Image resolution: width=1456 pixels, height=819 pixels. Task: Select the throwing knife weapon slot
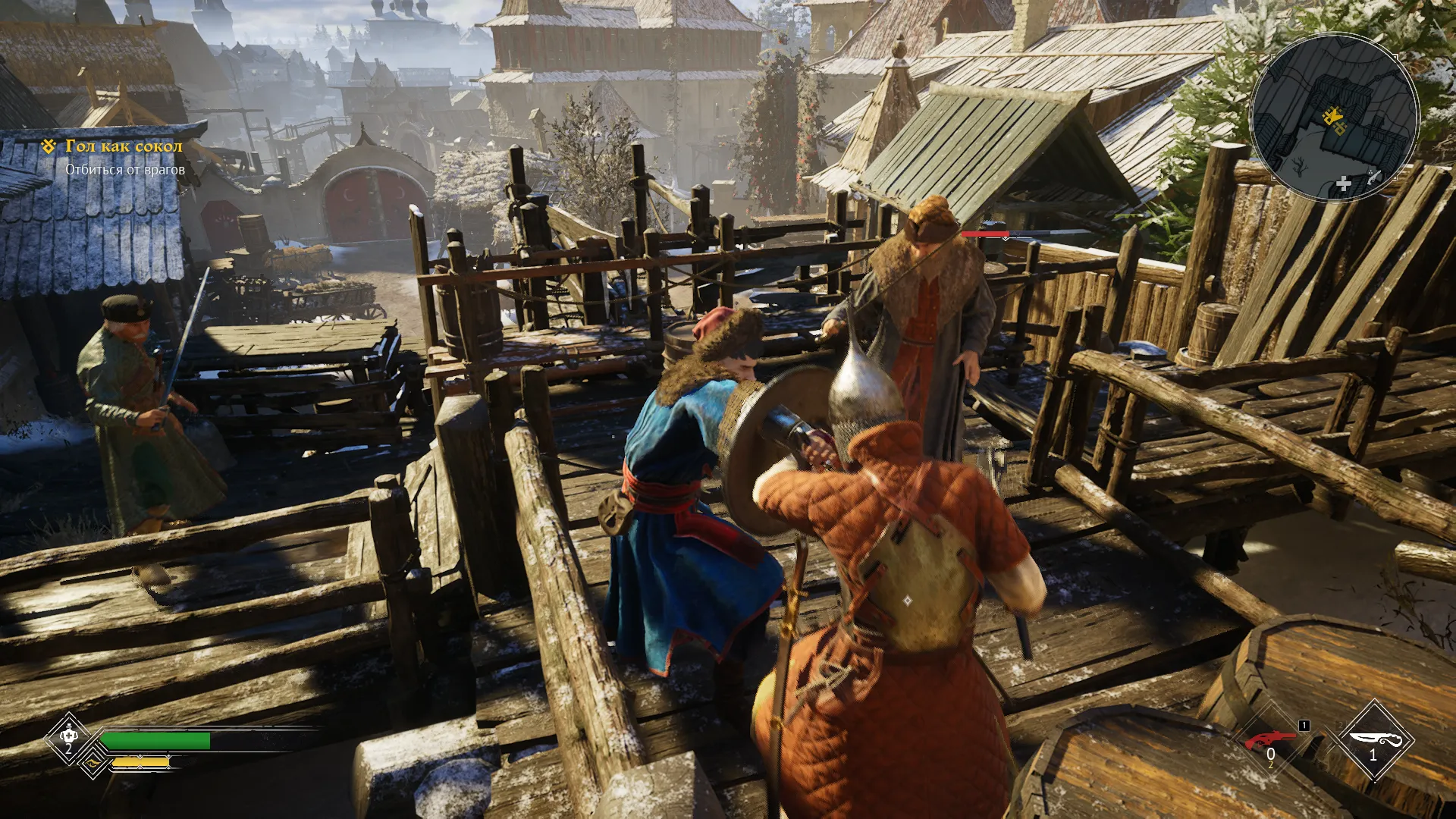(x=1373, y=741)
